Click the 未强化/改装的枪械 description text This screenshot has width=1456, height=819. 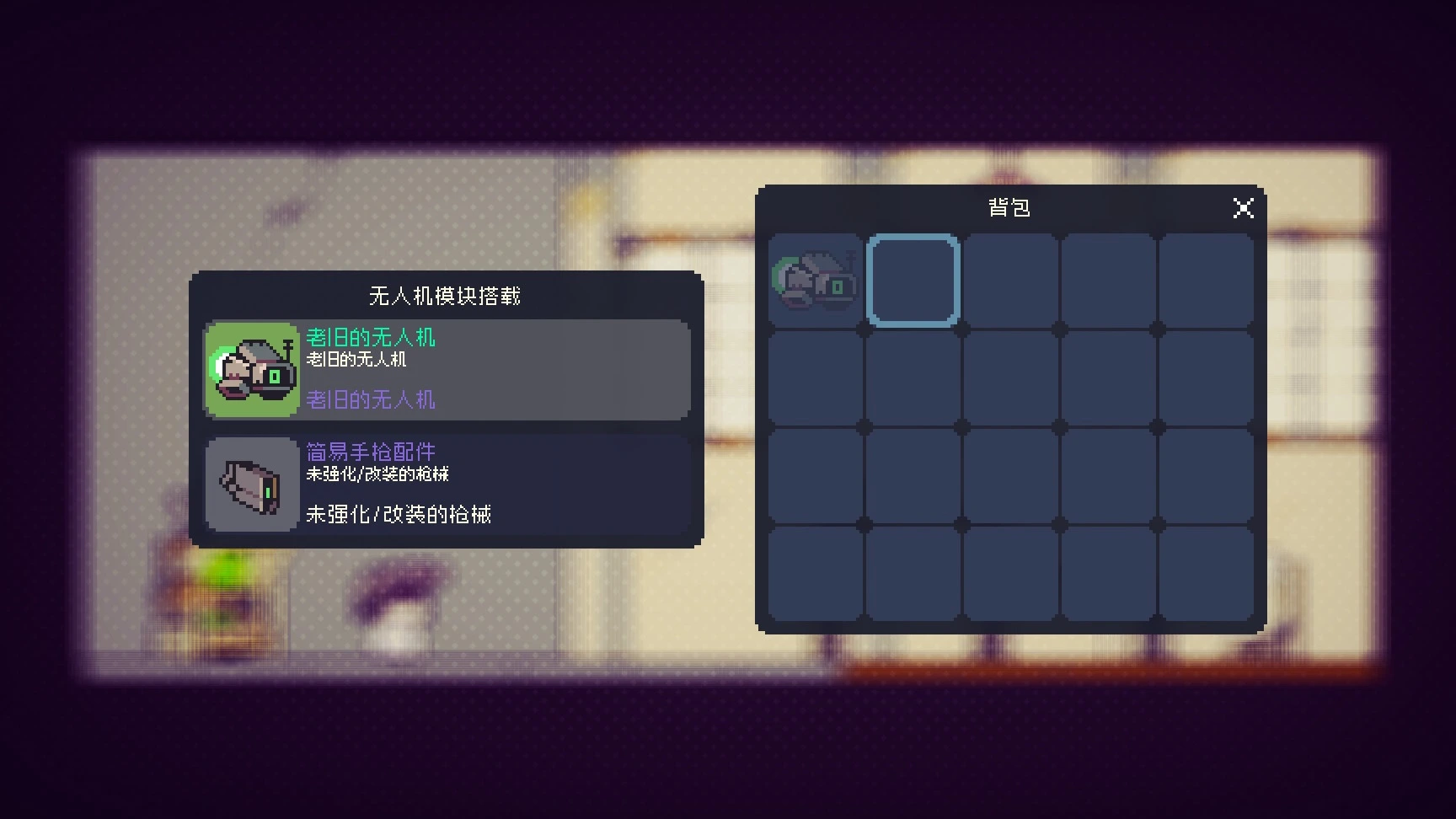point(400,514)
